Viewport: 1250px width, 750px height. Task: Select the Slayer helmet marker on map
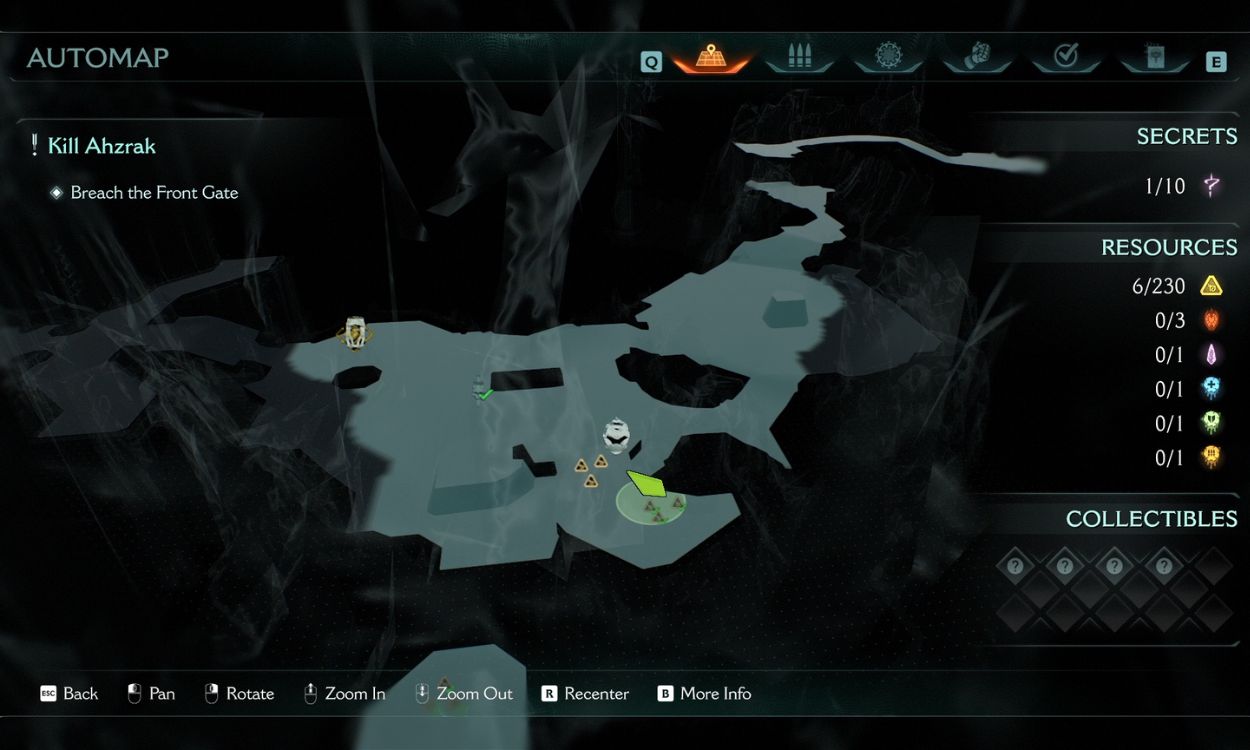click(x=616, y=435)
